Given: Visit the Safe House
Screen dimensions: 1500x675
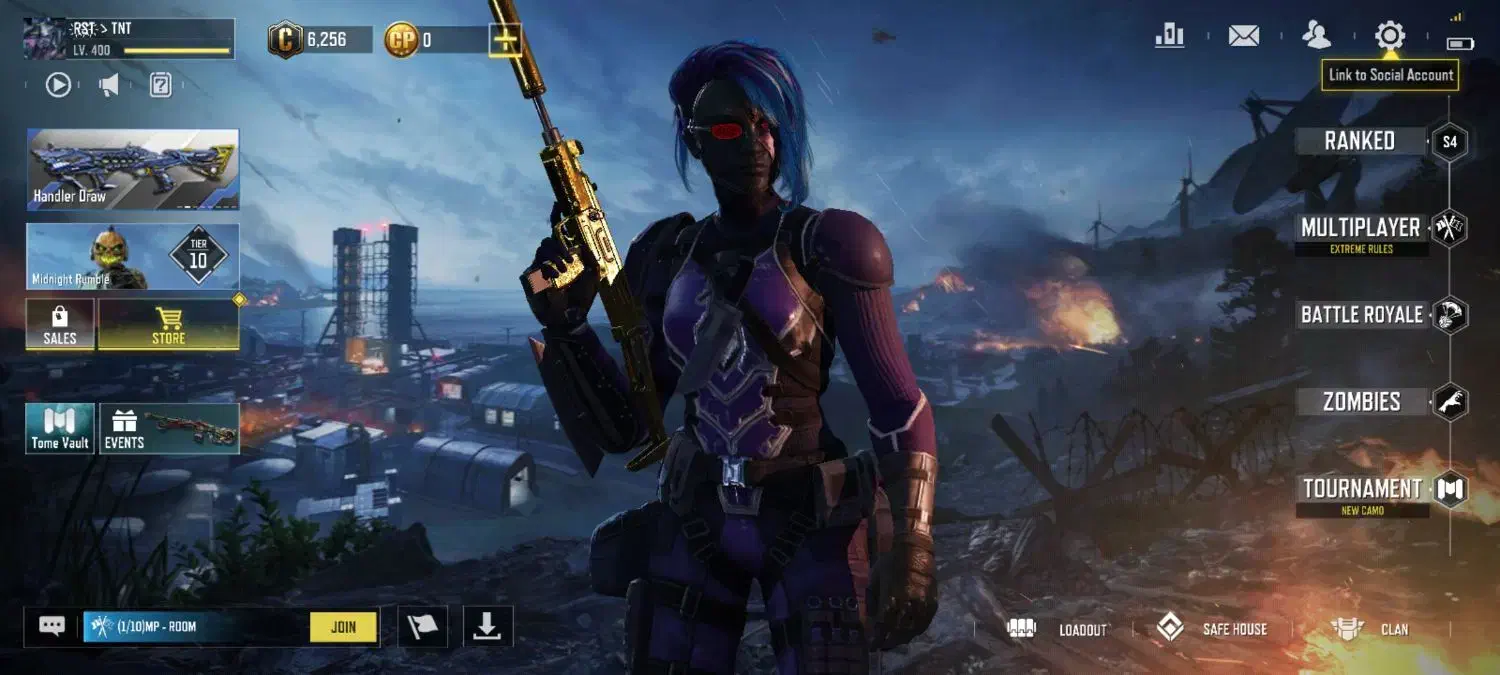Looking at the screenshot, I should pos(1212,629).
